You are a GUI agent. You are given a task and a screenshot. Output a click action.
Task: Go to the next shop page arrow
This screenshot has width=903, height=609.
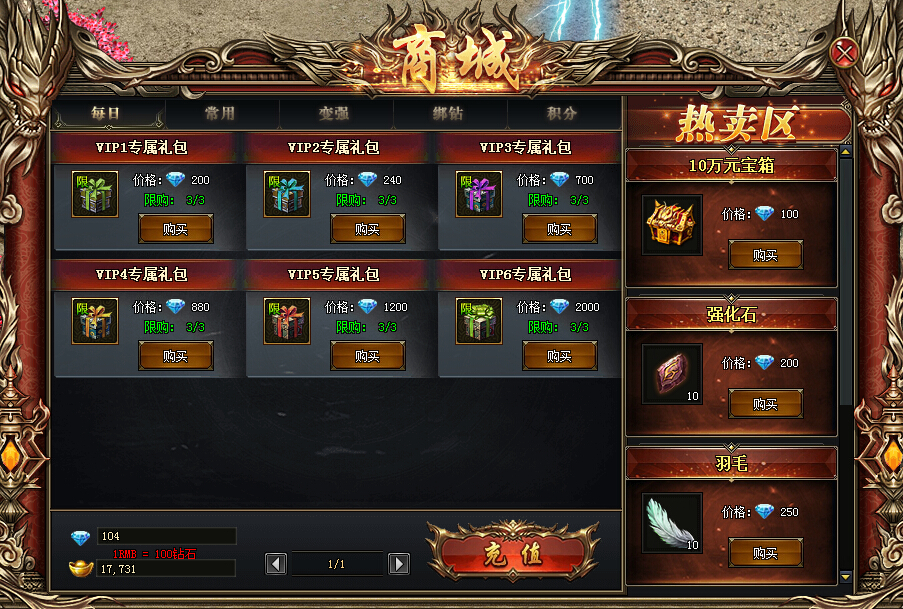coord(398,564)
